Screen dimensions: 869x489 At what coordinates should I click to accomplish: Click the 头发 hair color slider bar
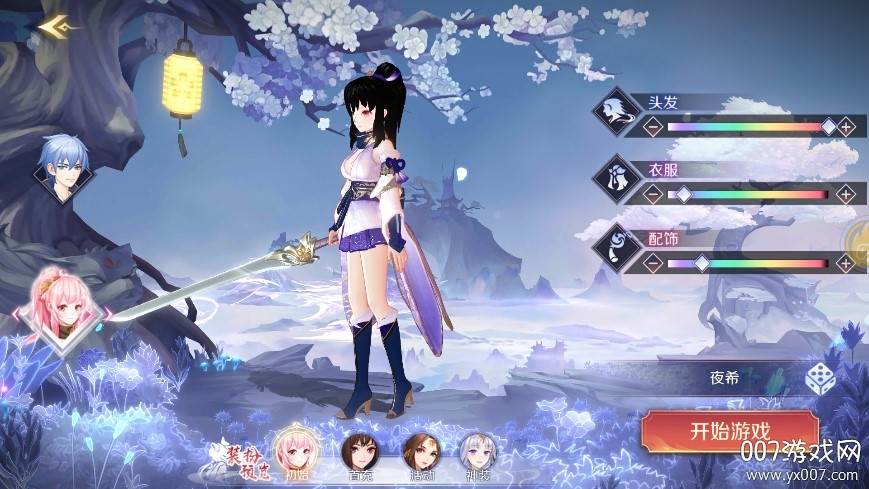(748, 127)
